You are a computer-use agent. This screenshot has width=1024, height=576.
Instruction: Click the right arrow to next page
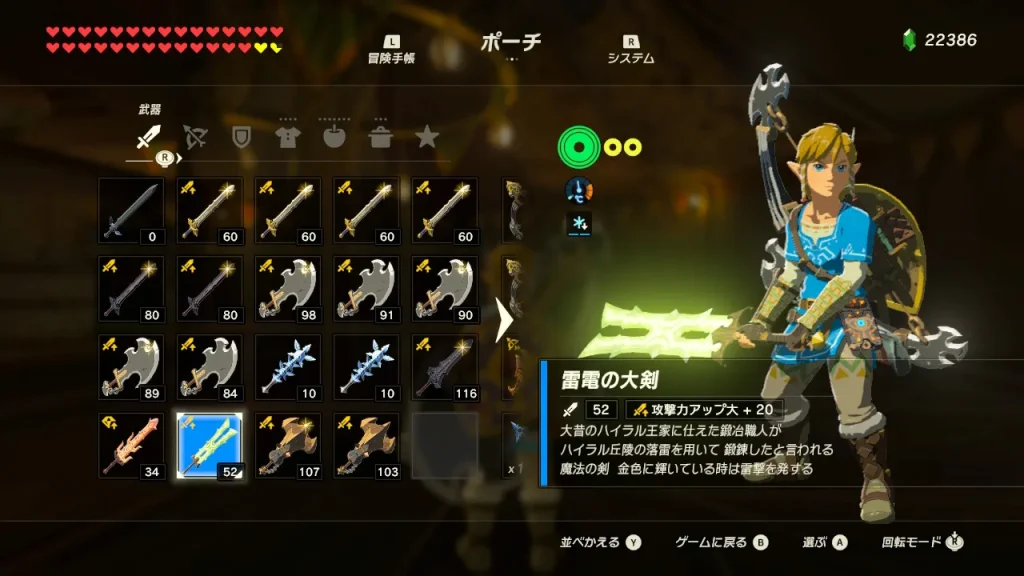[505, 320]
